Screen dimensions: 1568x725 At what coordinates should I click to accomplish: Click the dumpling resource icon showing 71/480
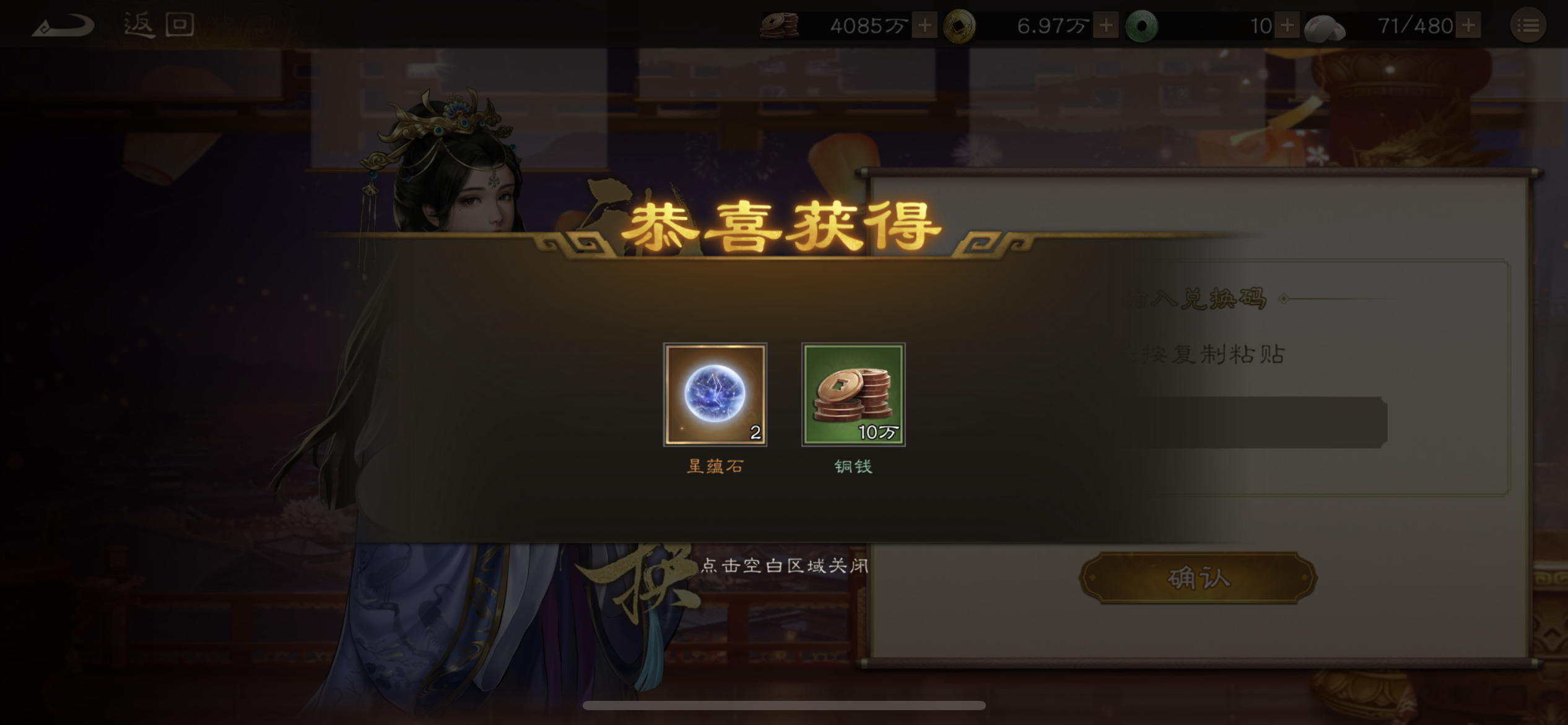tap(1323, 25)
